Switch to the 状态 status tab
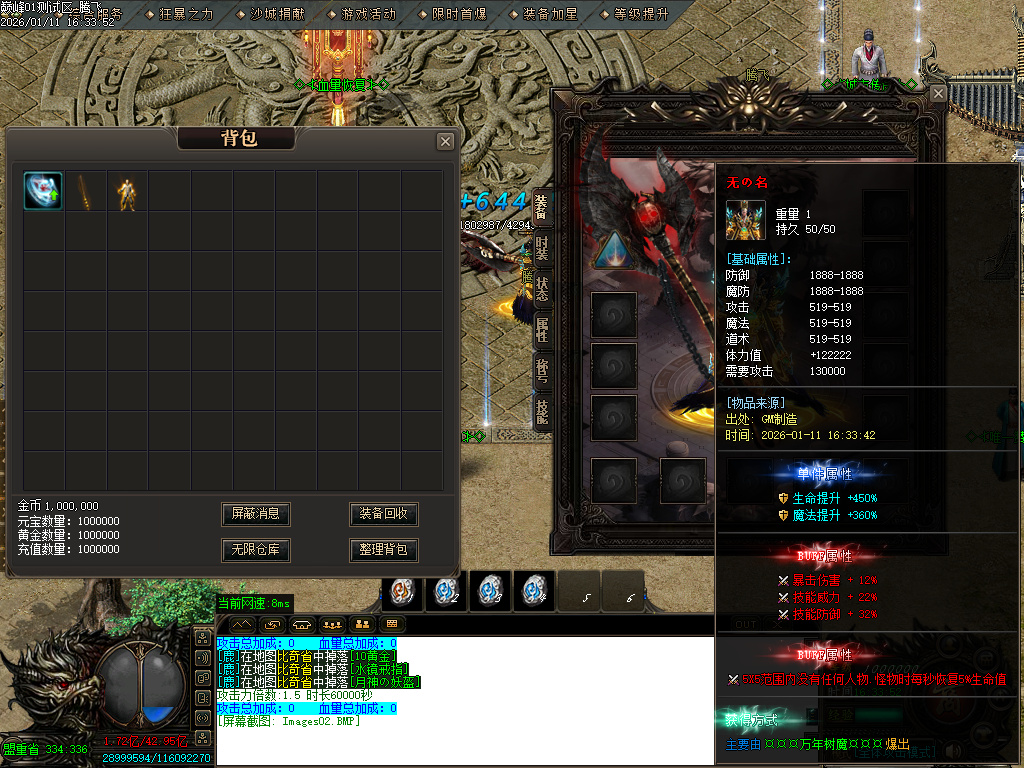The width and height of the screenshot is (1024, 768). click(541, 289)
